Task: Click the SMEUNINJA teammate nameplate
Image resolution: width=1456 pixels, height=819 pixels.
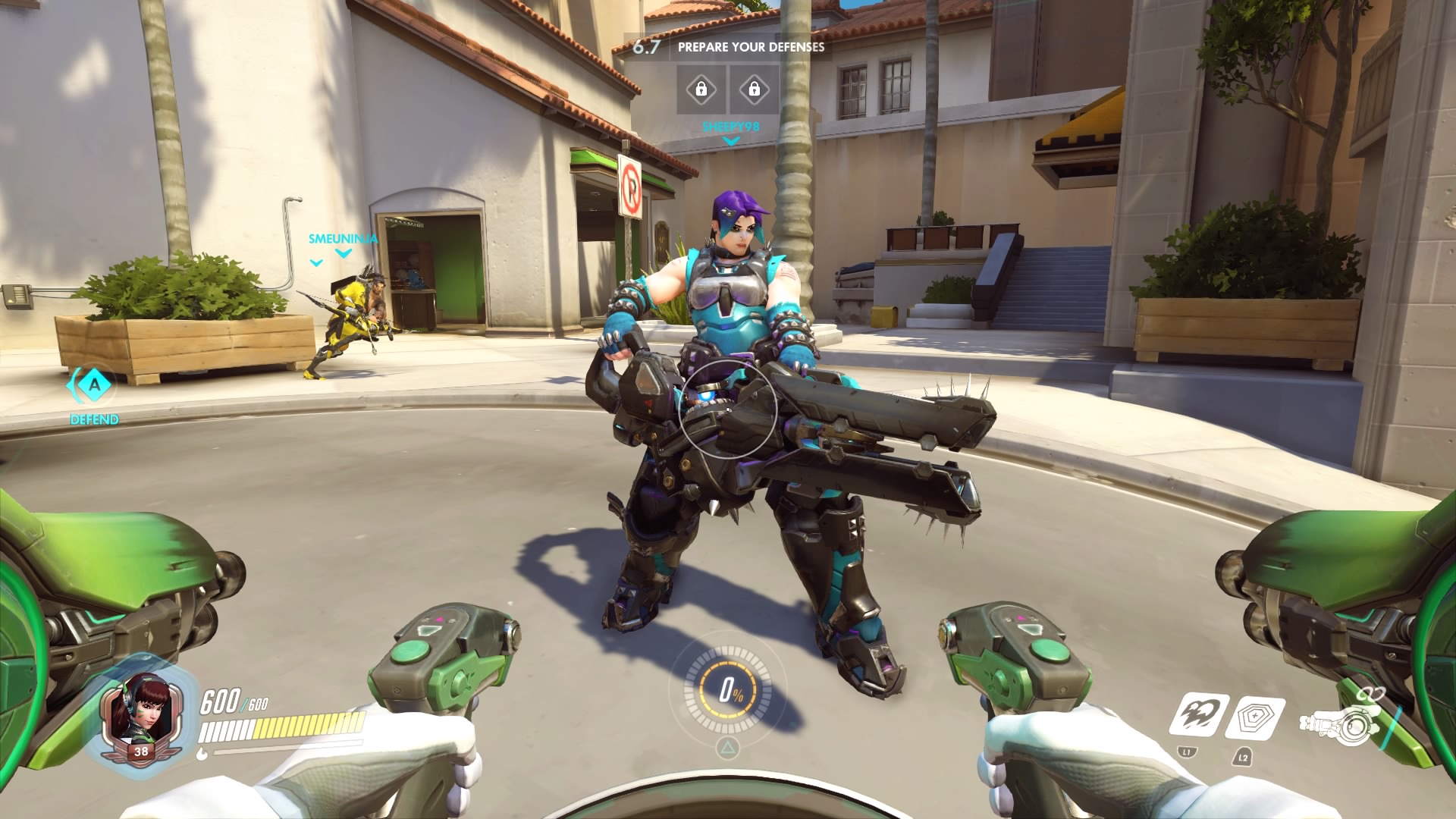Action: [343, 239]
